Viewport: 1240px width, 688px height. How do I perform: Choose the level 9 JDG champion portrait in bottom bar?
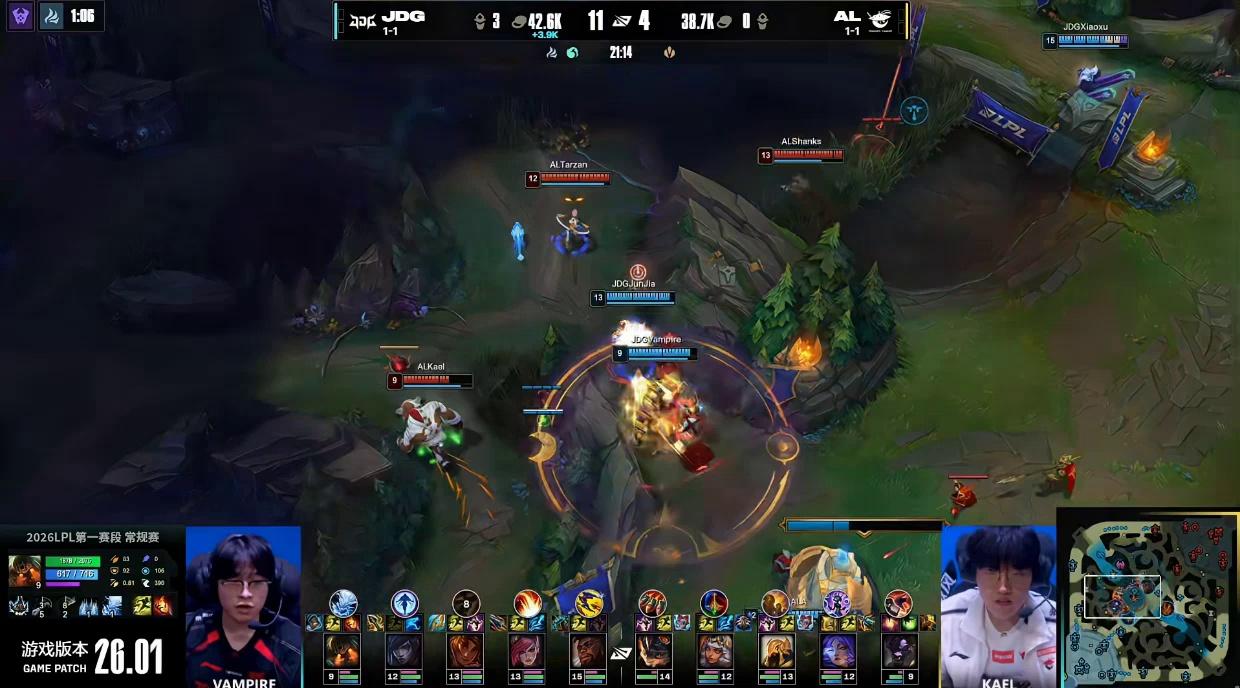pyautogui.click(x=342, y=651)
